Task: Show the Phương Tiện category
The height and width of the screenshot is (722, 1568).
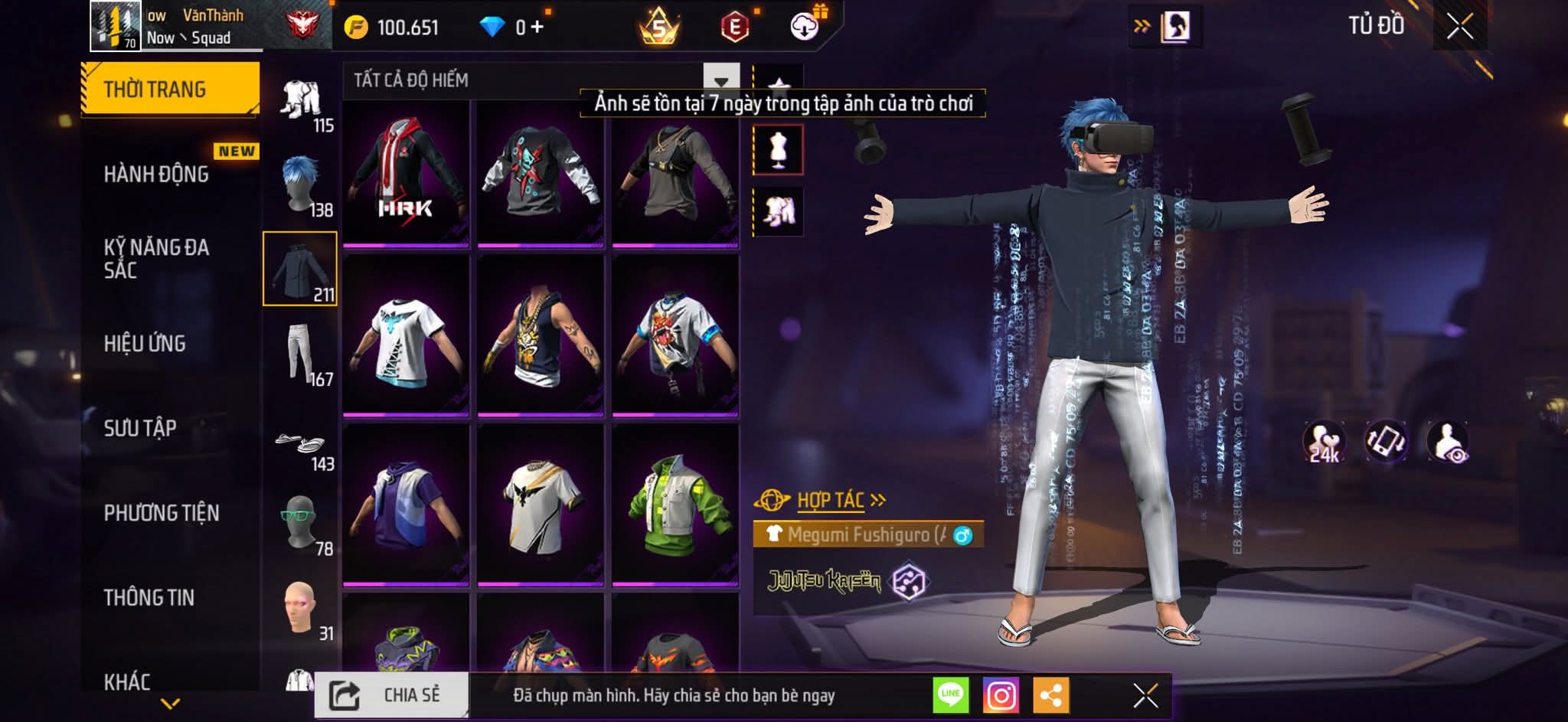Action: [x=162, y=513]
